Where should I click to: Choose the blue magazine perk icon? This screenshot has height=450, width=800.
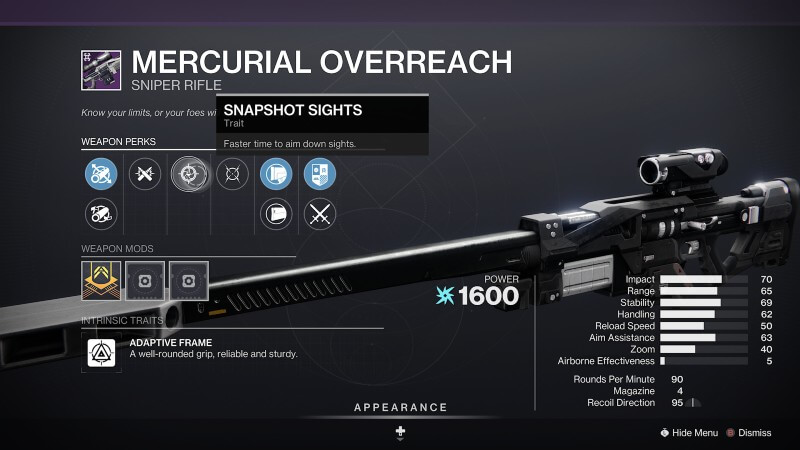coord(276,175)
